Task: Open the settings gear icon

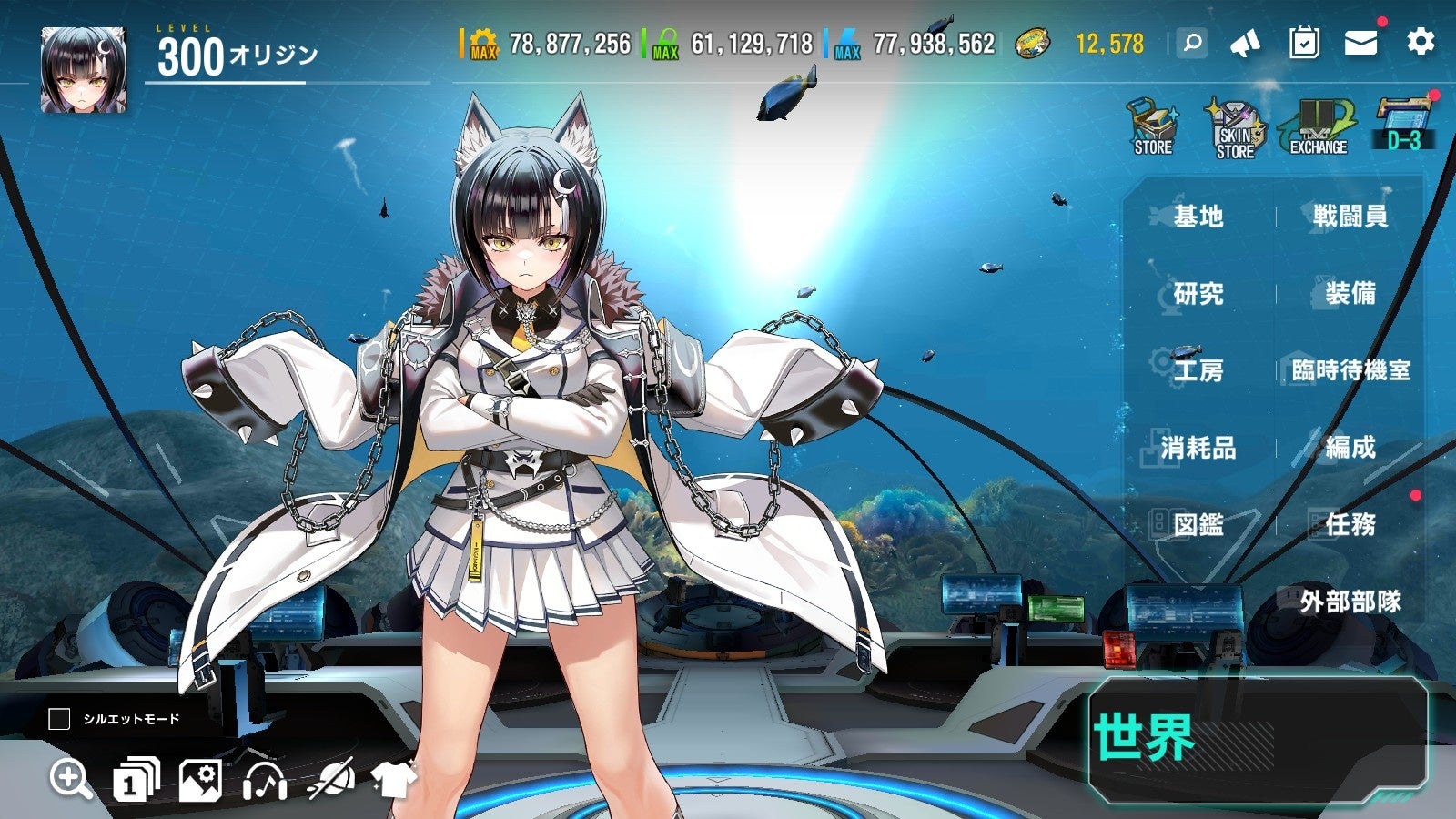Action: (1421, 42)
